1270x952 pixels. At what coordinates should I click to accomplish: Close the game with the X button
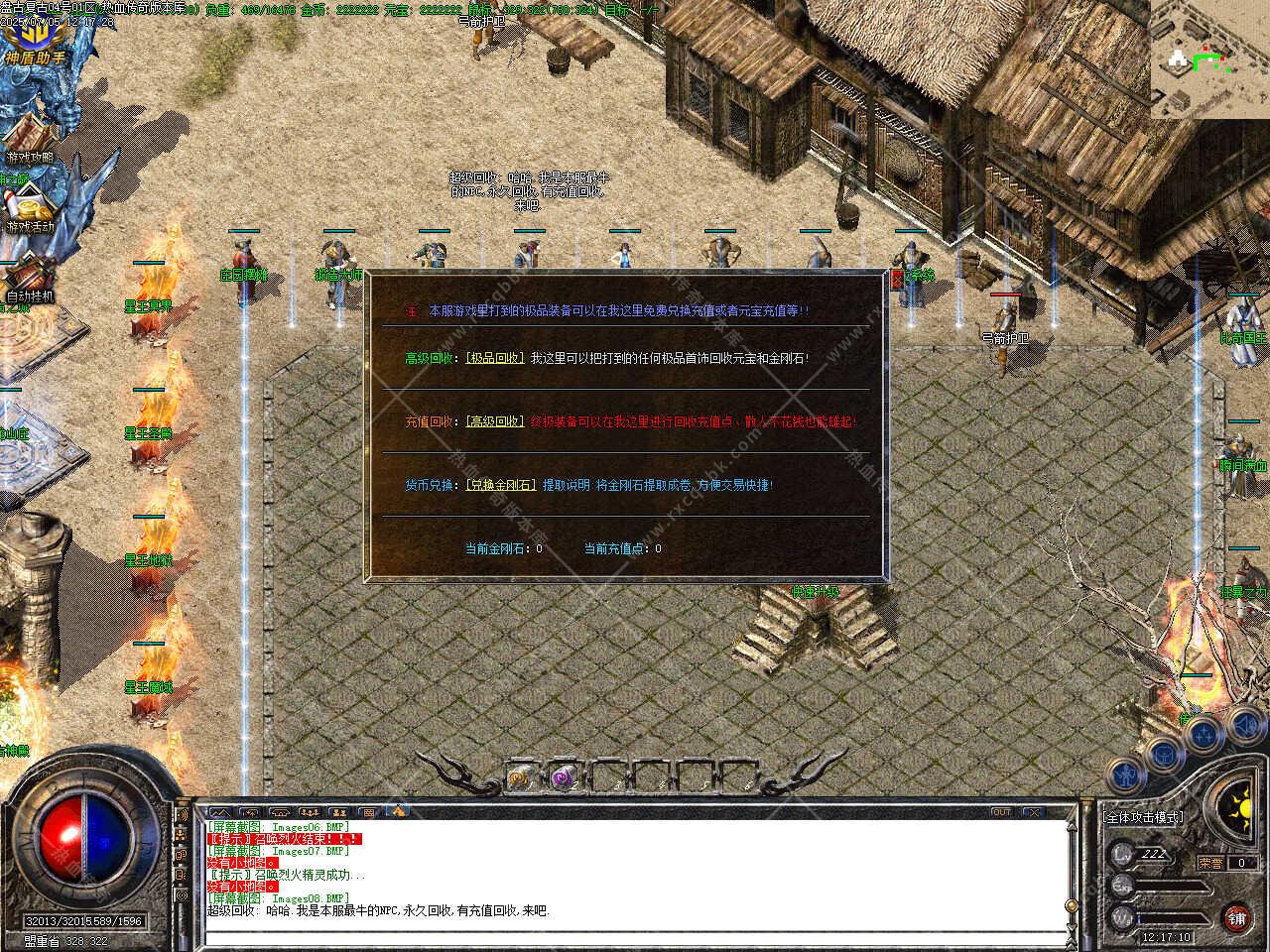tap(1034, 812)
